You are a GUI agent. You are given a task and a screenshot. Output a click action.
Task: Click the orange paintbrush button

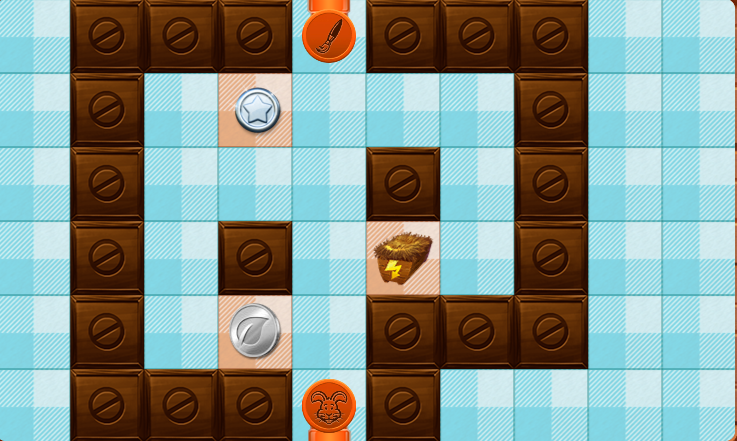pos(329,36)
